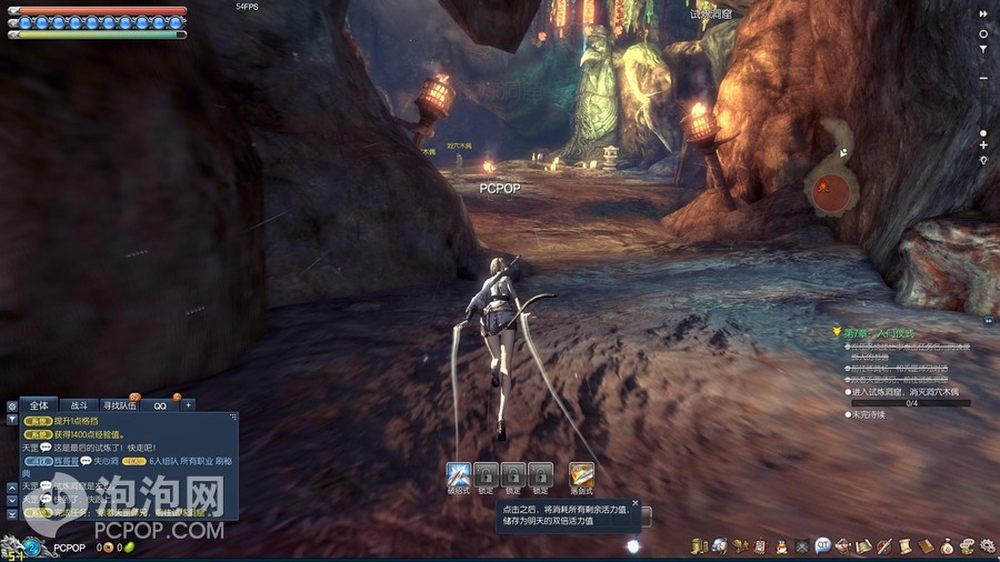Click the QT voice chat bubble icon
The image size is (1000, 562).
[x=822, y=546]
